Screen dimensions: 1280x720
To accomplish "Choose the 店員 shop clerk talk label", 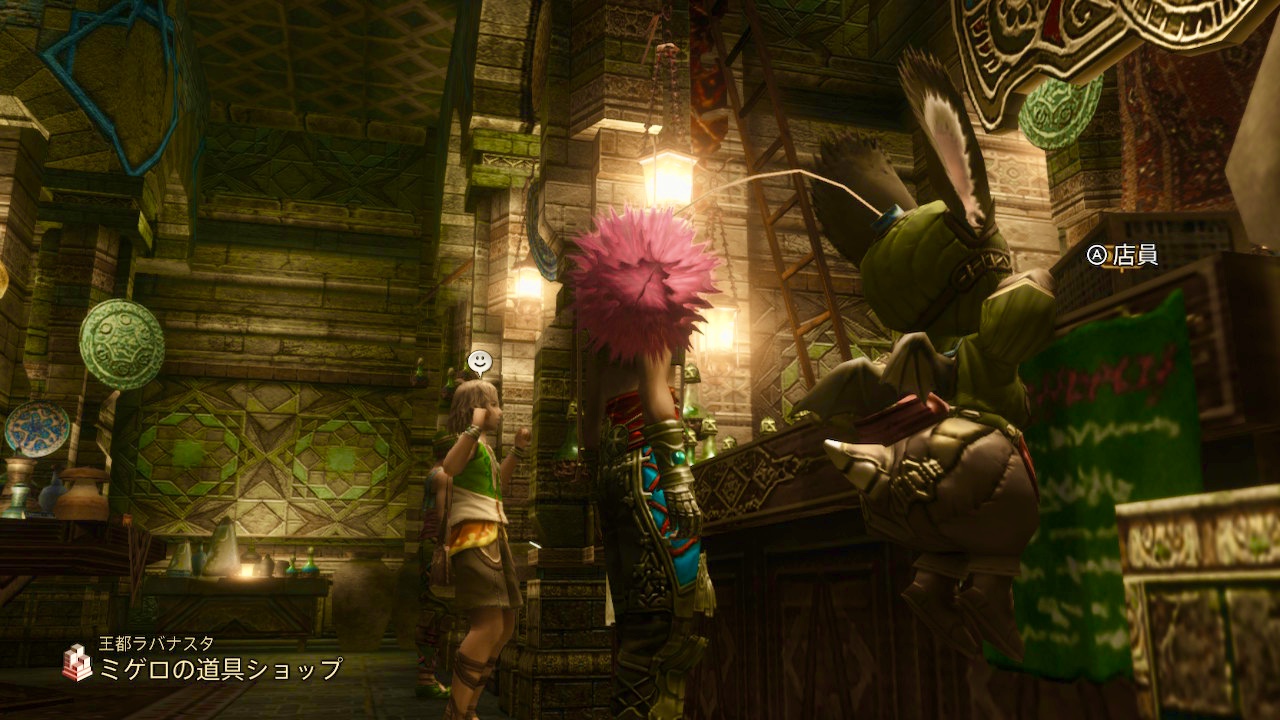I will pos(1123,256).
